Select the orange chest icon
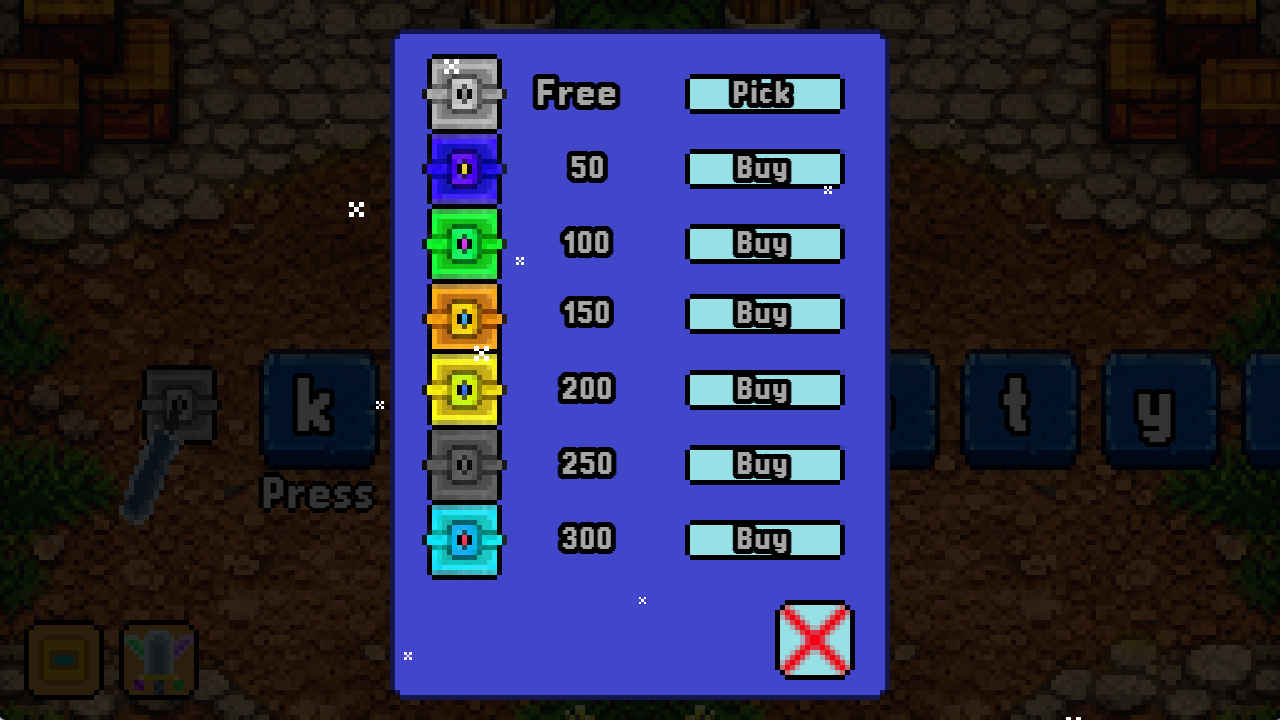The image size is (1280, 720). tap(464, 316)
